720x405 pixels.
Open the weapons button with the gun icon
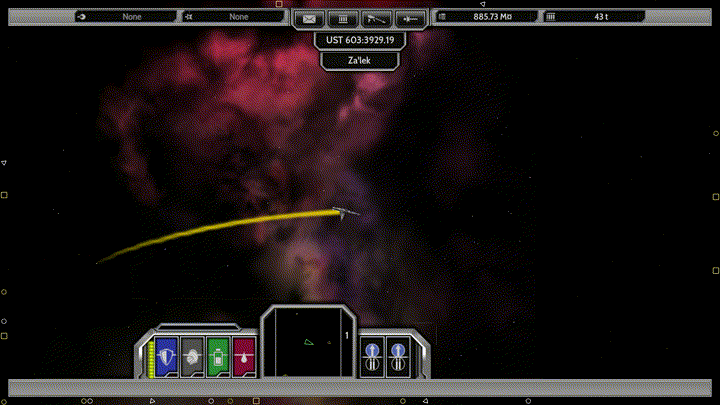pos(376,18)
